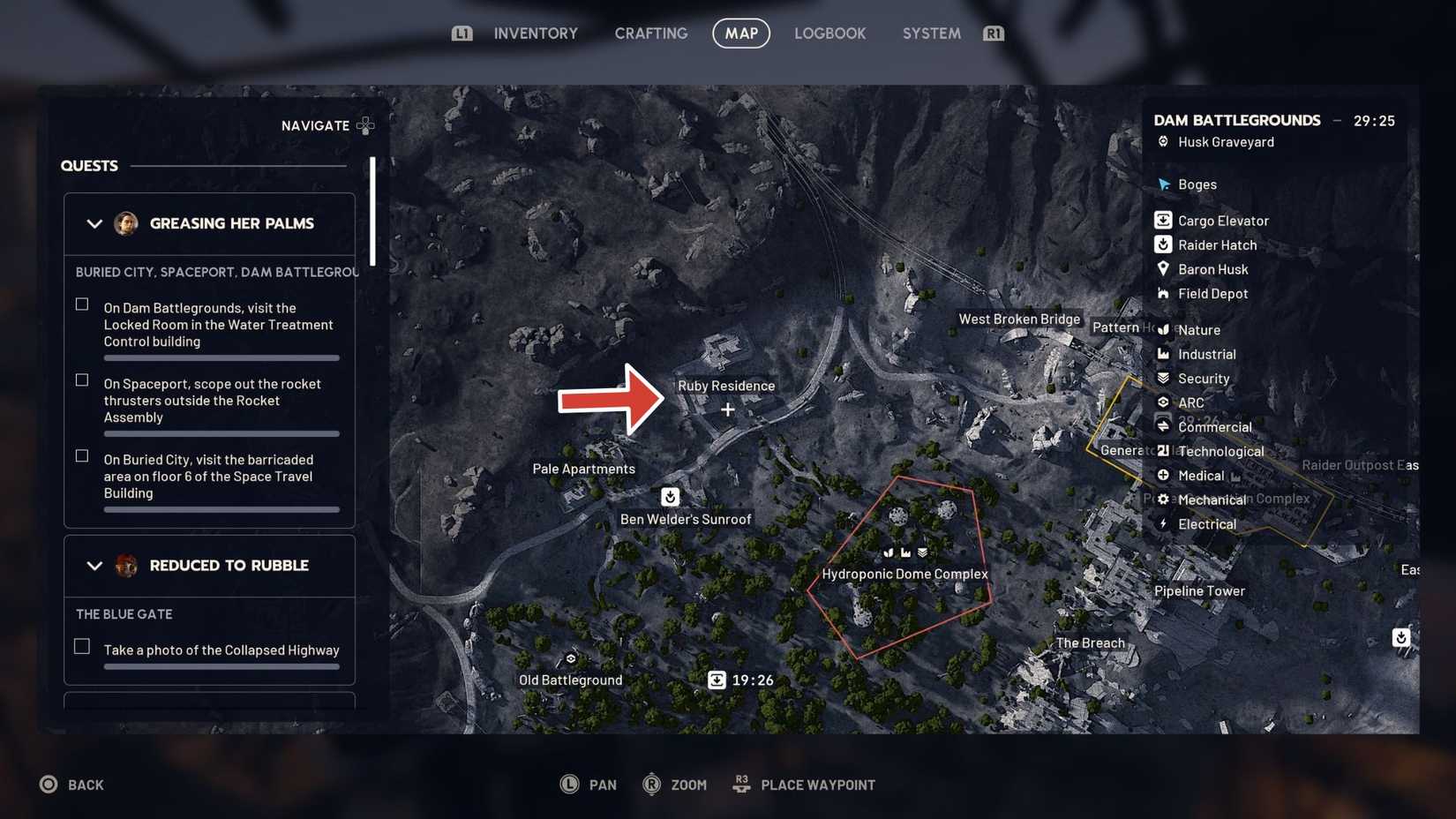
Task: Click the Raider Hatch icon in the legend
Action: pos(1163,244)
